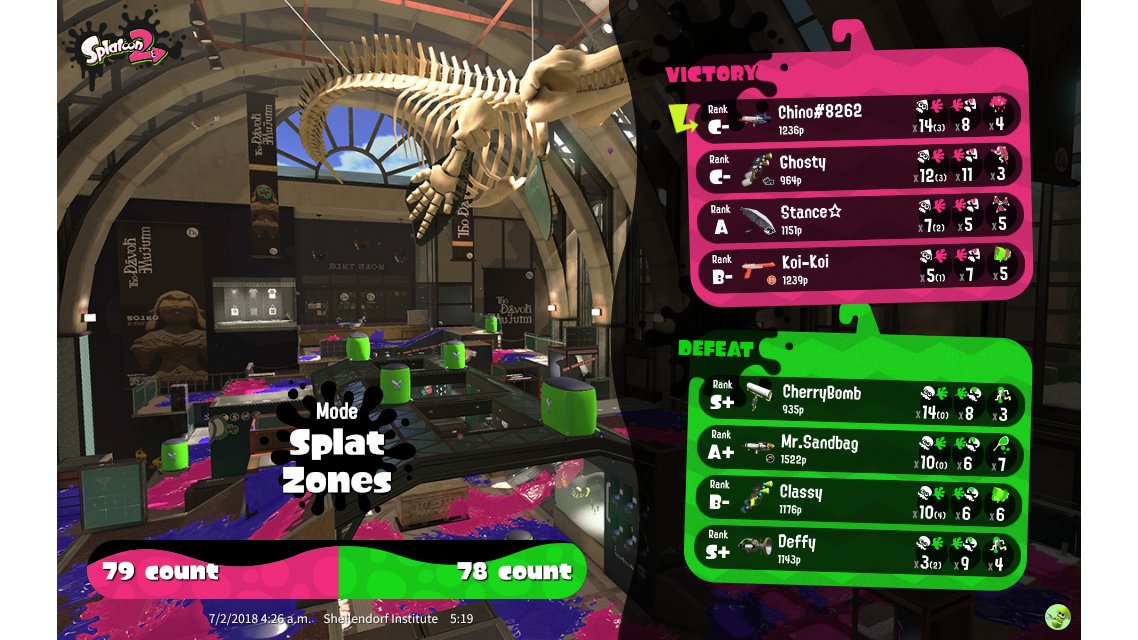Select the Mr.Sandbag result row

860,451
